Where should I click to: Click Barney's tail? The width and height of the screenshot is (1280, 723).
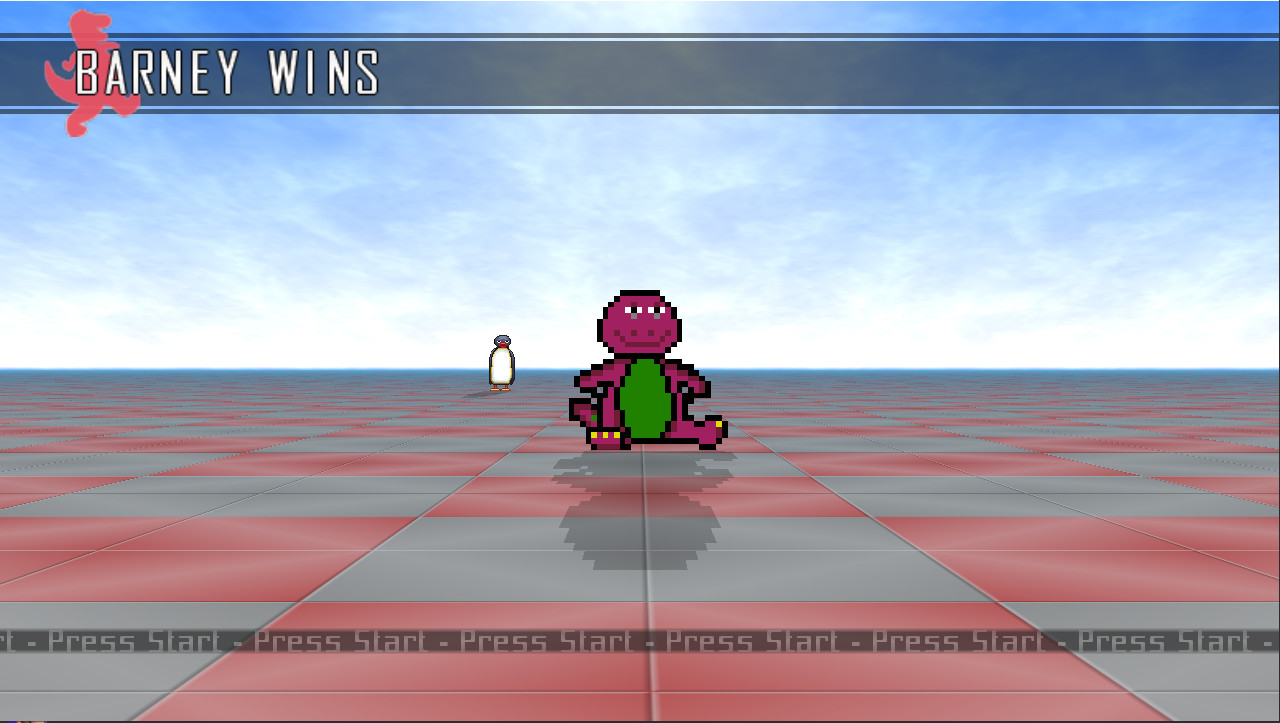point(710,425)
